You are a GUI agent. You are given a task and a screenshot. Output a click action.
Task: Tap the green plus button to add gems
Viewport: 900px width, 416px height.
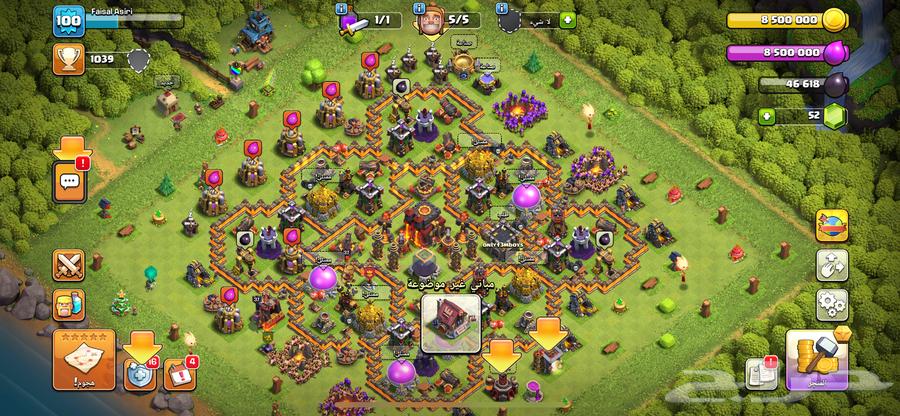[x=768, y=117]
